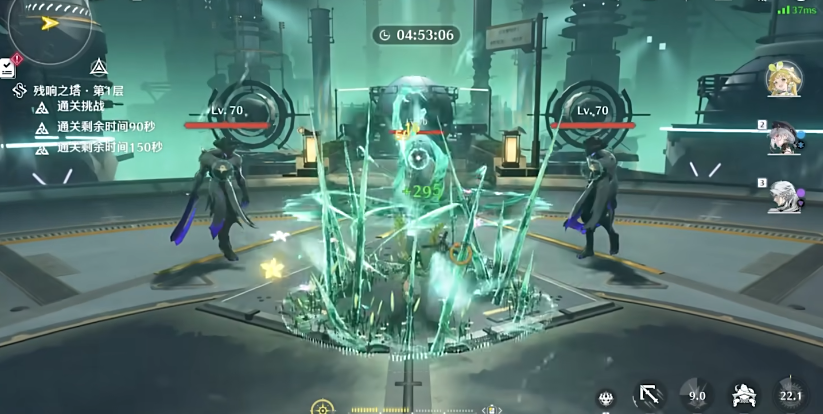Open the quest checklist icon with red alert
Image resolution: width=823 pixels, height=414 pixels.
8,67
